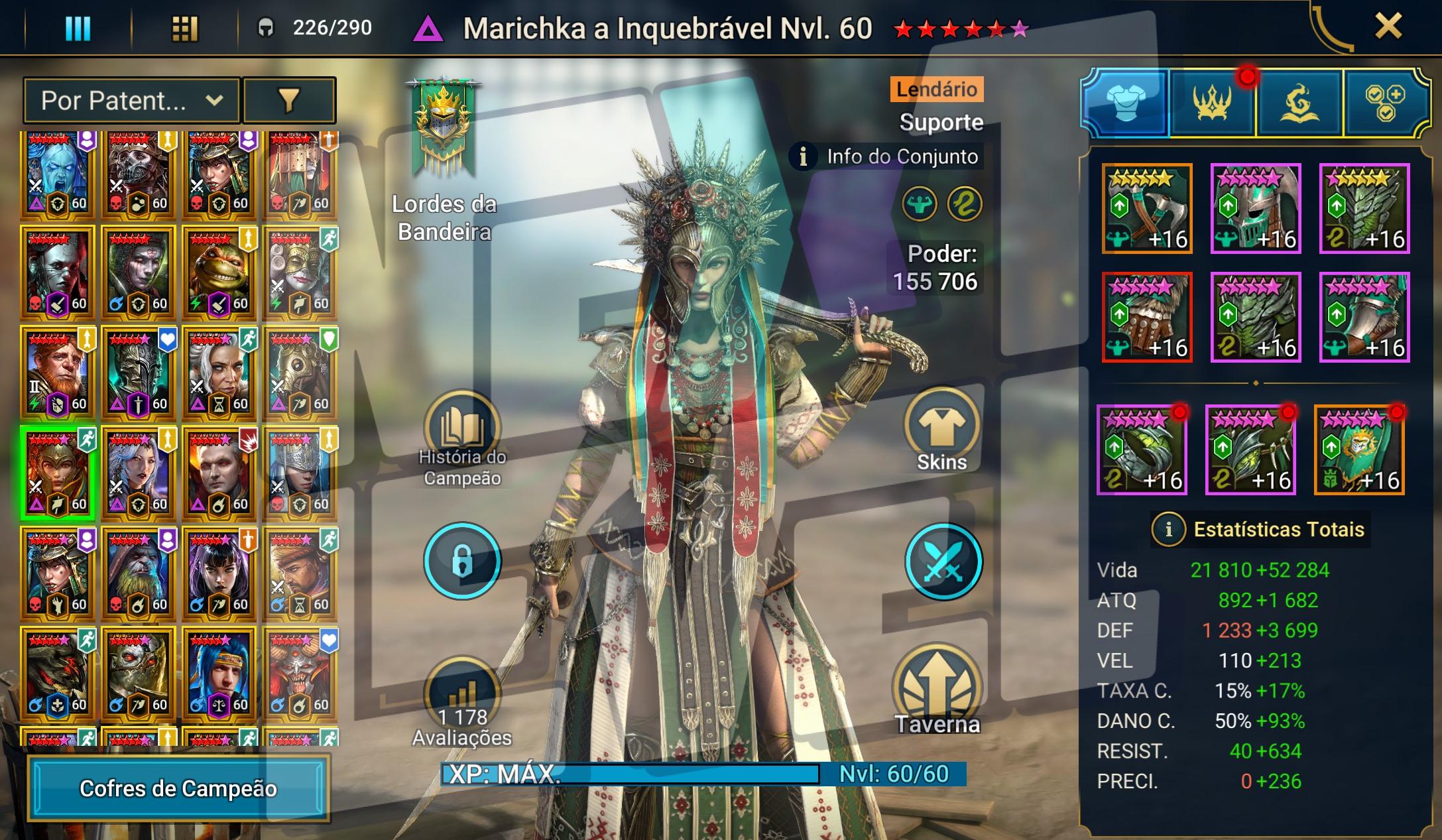Select the equipped axe weapon slot
The height and width of the screenshot is (840, 1442).
click(1147, 209)
